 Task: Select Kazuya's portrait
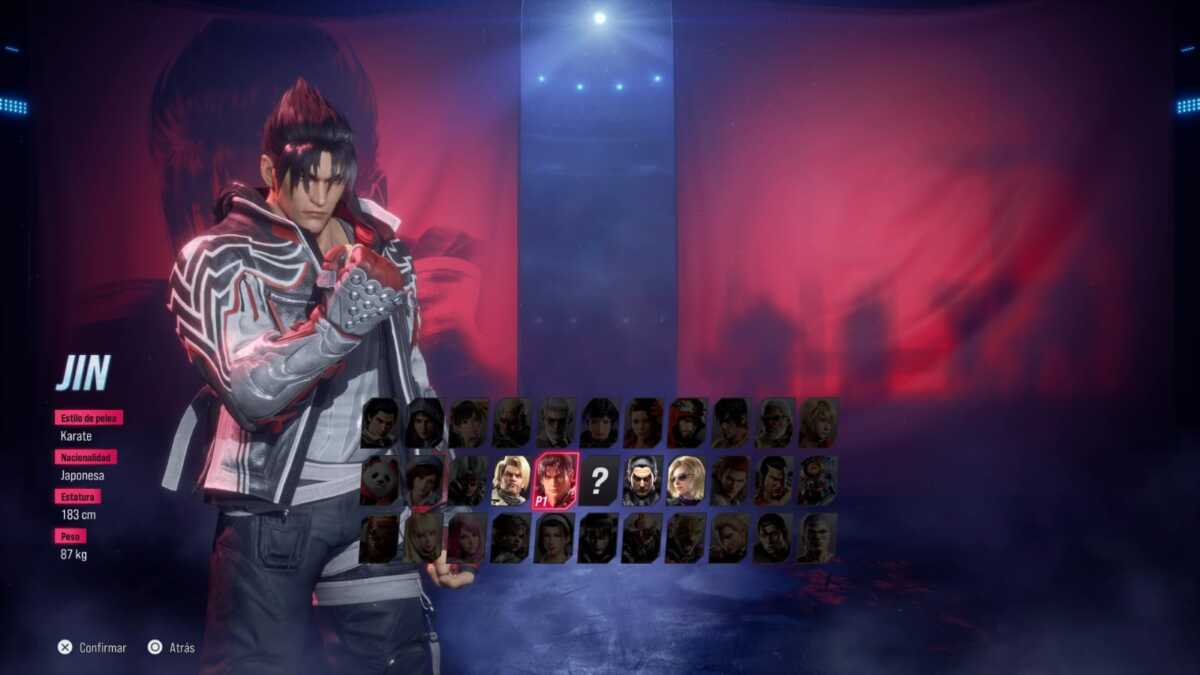[x=643, y=481]
